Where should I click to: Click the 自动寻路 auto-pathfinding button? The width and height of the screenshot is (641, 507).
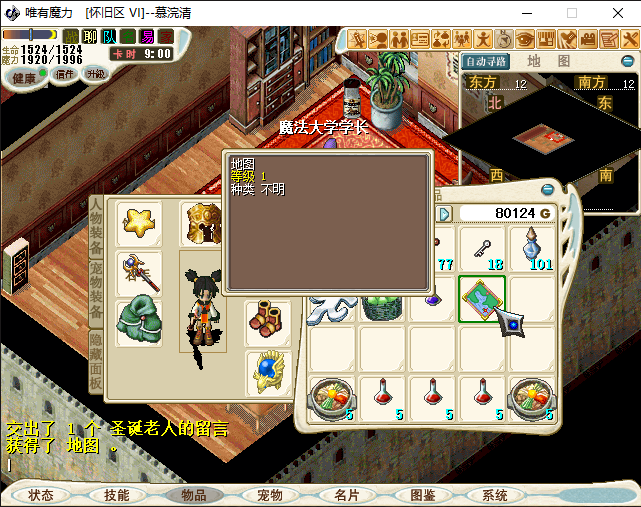(x=487, y=62)
